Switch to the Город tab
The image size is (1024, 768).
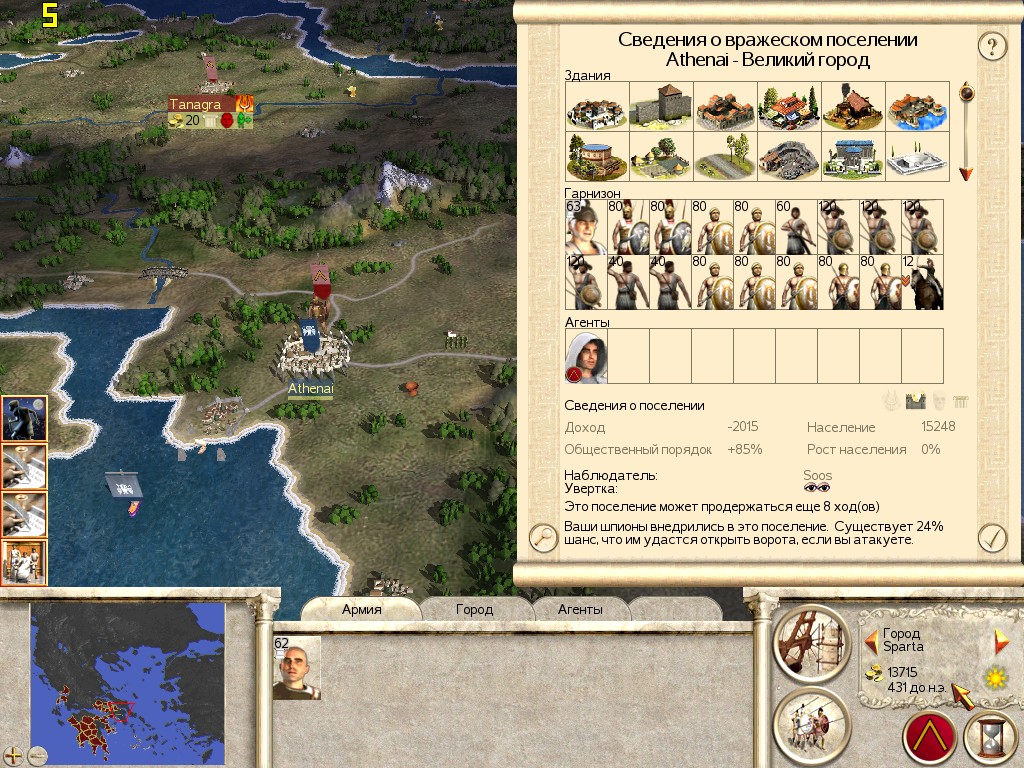click(x=474, y=609)
